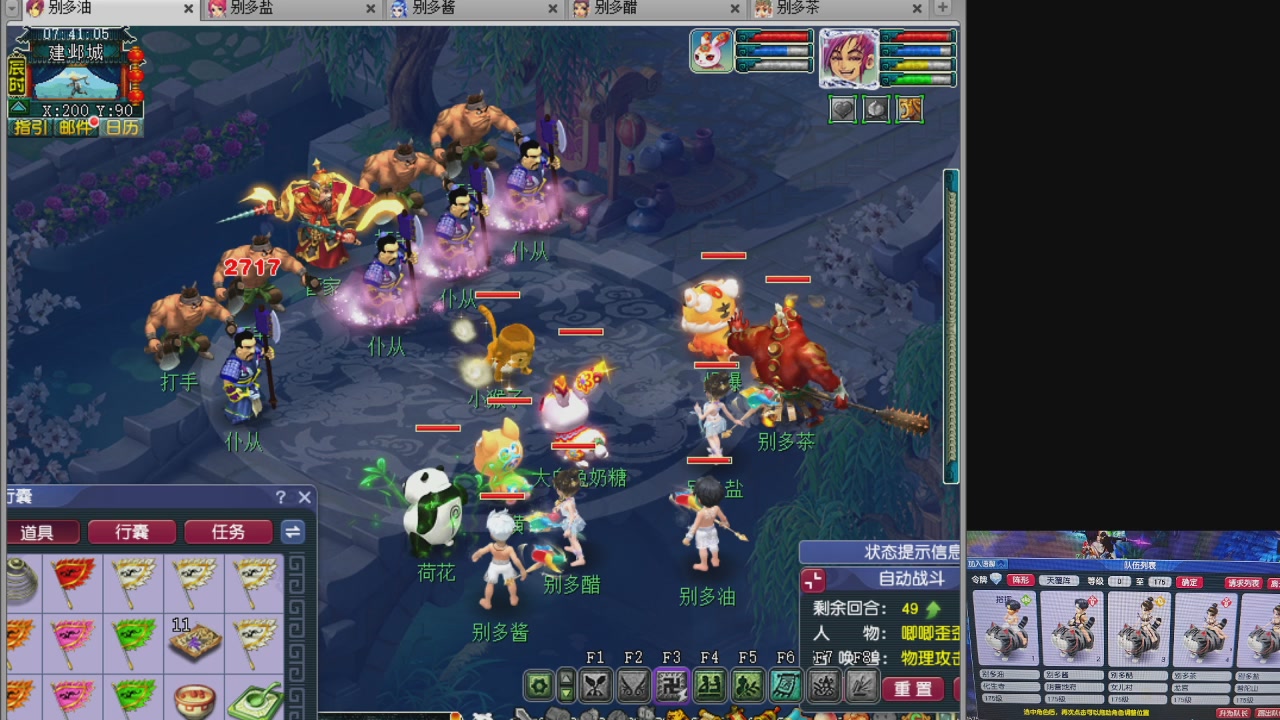Open the 天罡阵 formation dropdown
Image resolution: width=1280 pixels, height=720 pixels.
click(x=1058, y=580)
